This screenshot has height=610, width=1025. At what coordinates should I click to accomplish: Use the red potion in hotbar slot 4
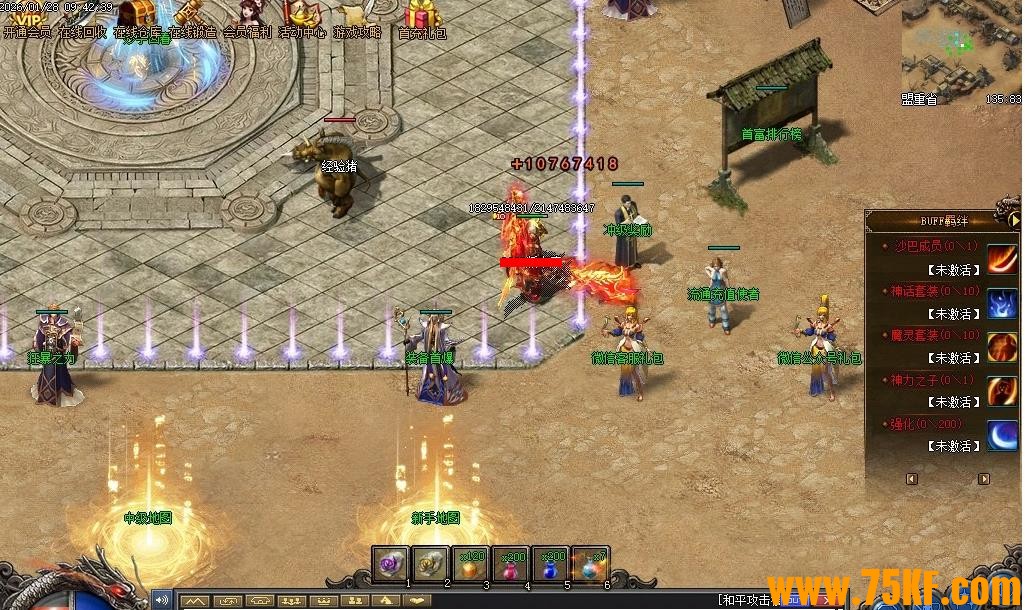coord(511,563)
